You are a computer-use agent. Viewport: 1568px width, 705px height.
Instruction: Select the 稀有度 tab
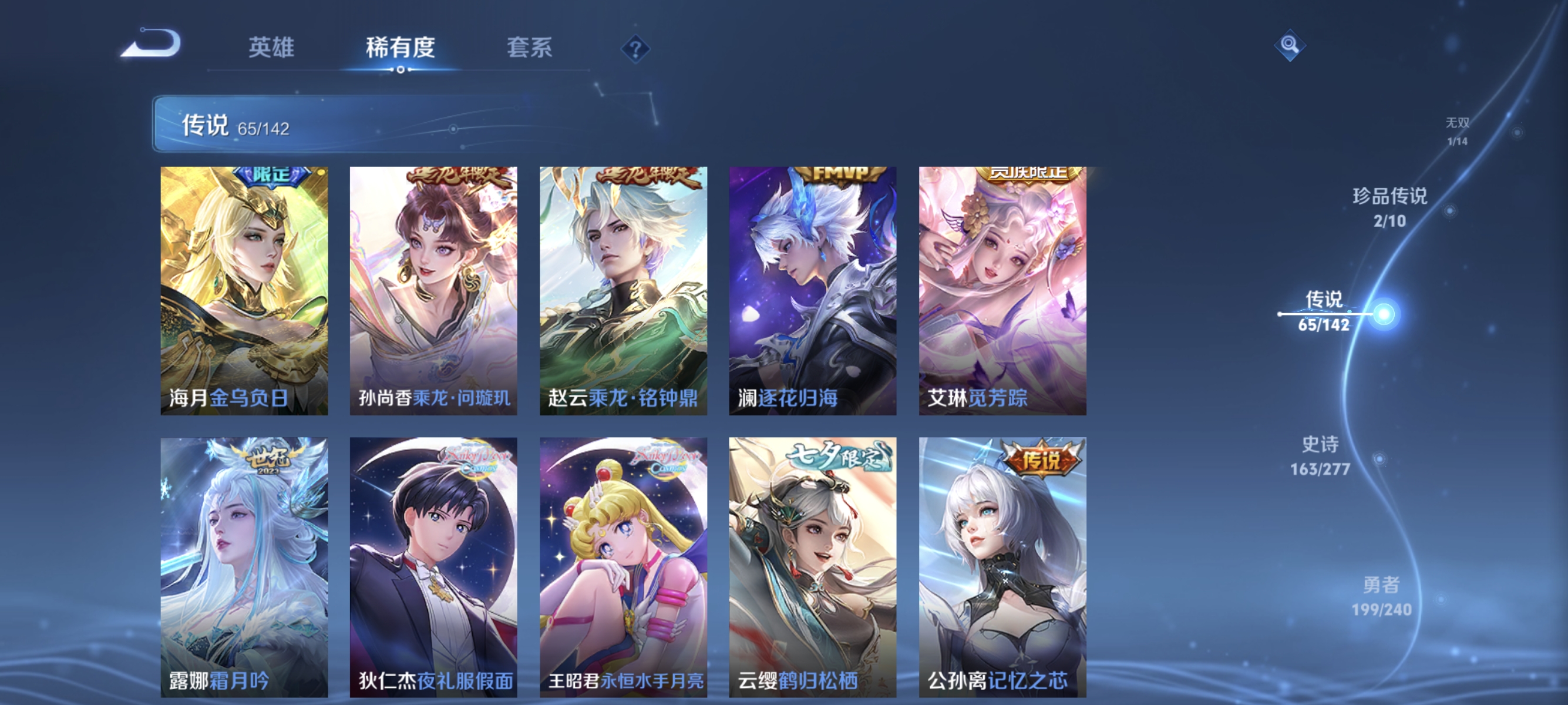(x=401, y=48)
